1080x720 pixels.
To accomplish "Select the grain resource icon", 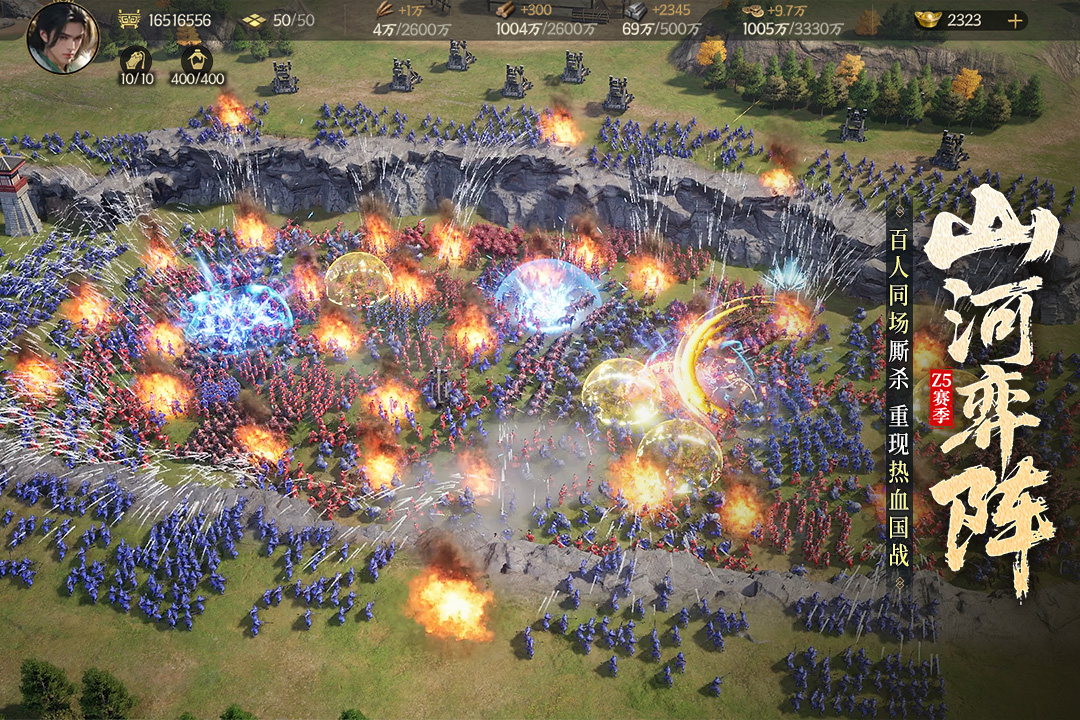I will (x=383, y=12).
